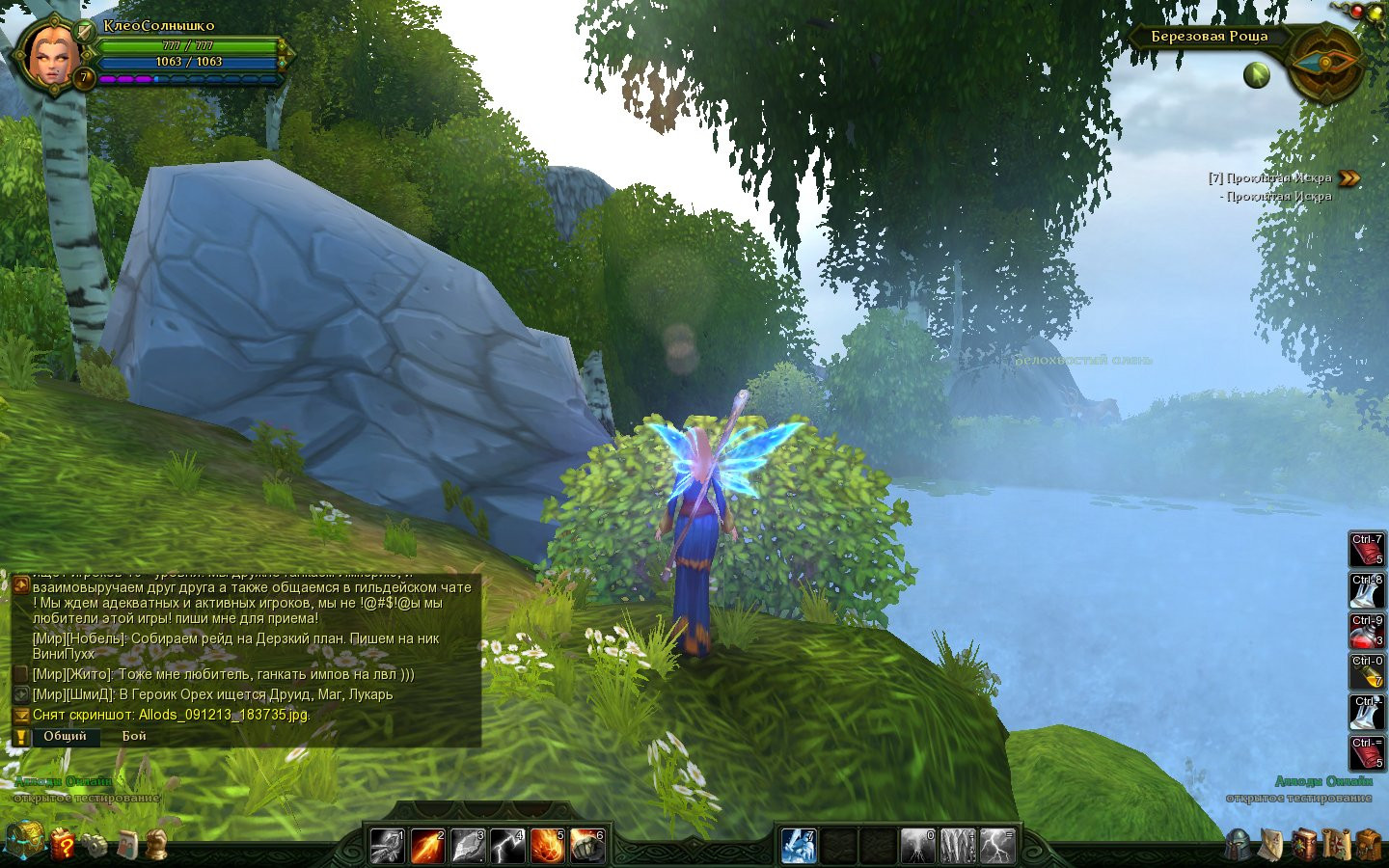The height and width of the screenshot is (868, 1389).
Task: Open the gears settings icon
Action: point(95,845)
